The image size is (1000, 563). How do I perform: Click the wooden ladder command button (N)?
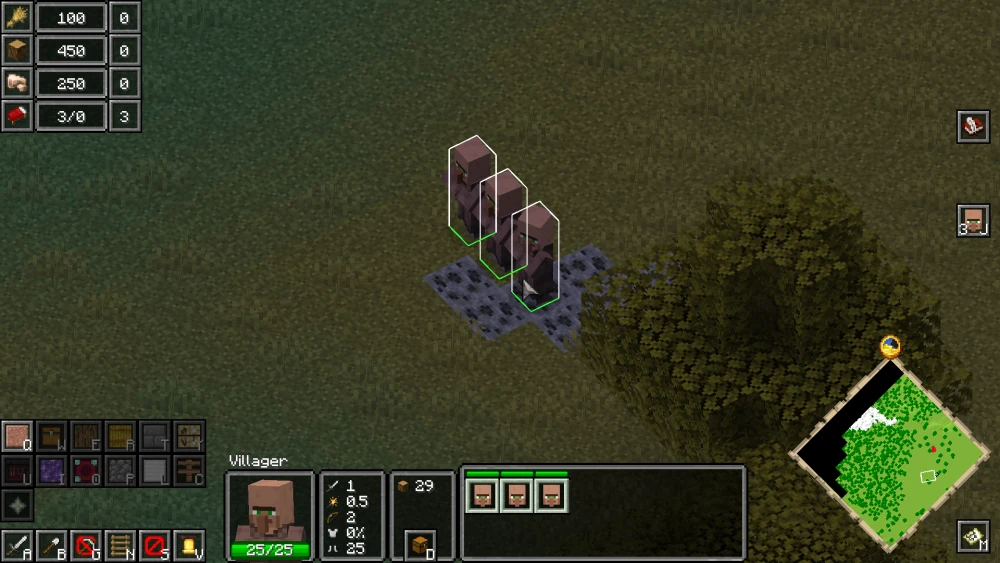click(120, 546)
